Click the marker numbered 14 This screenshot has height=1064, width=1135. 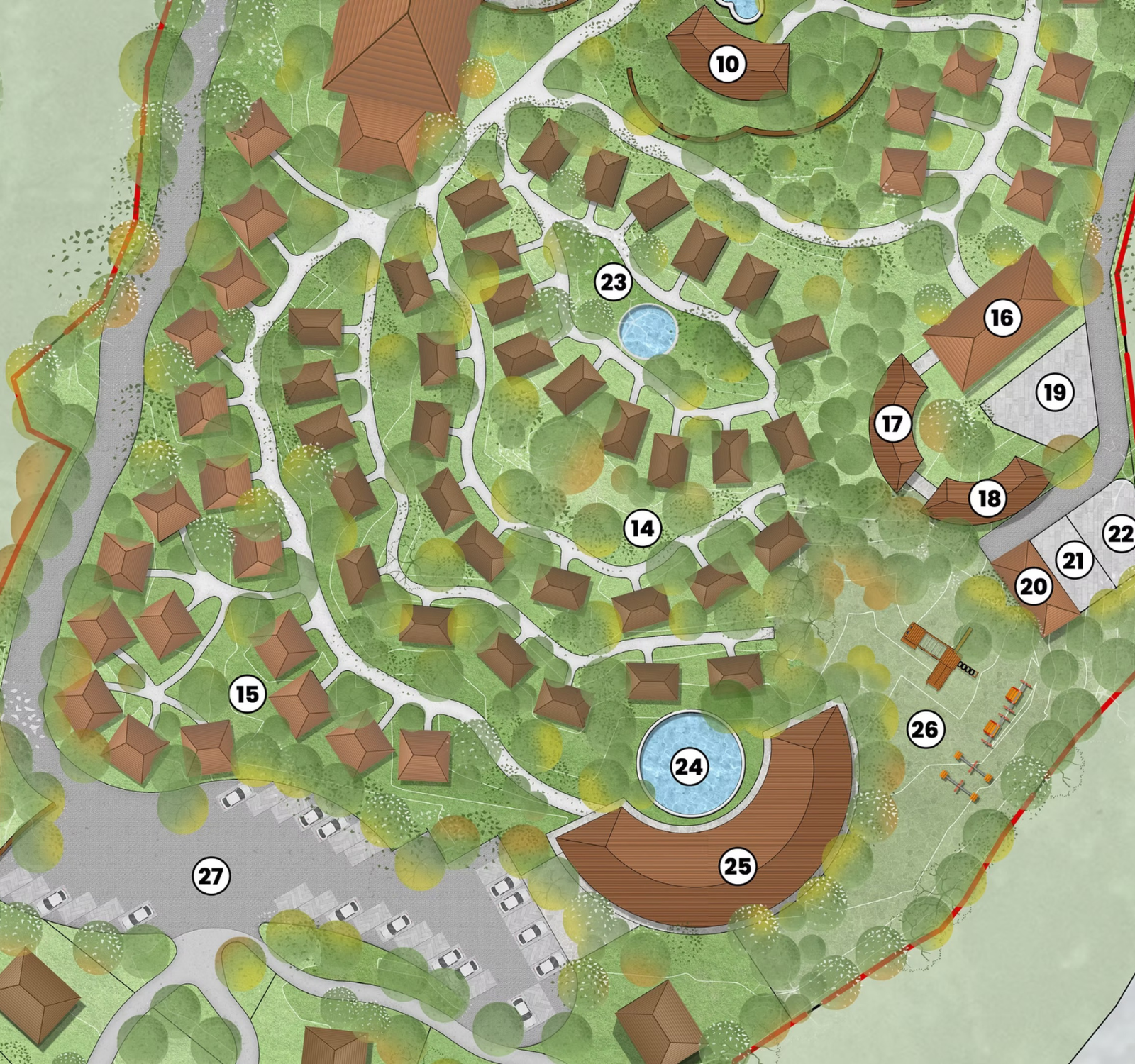click(x=642, y=528)
